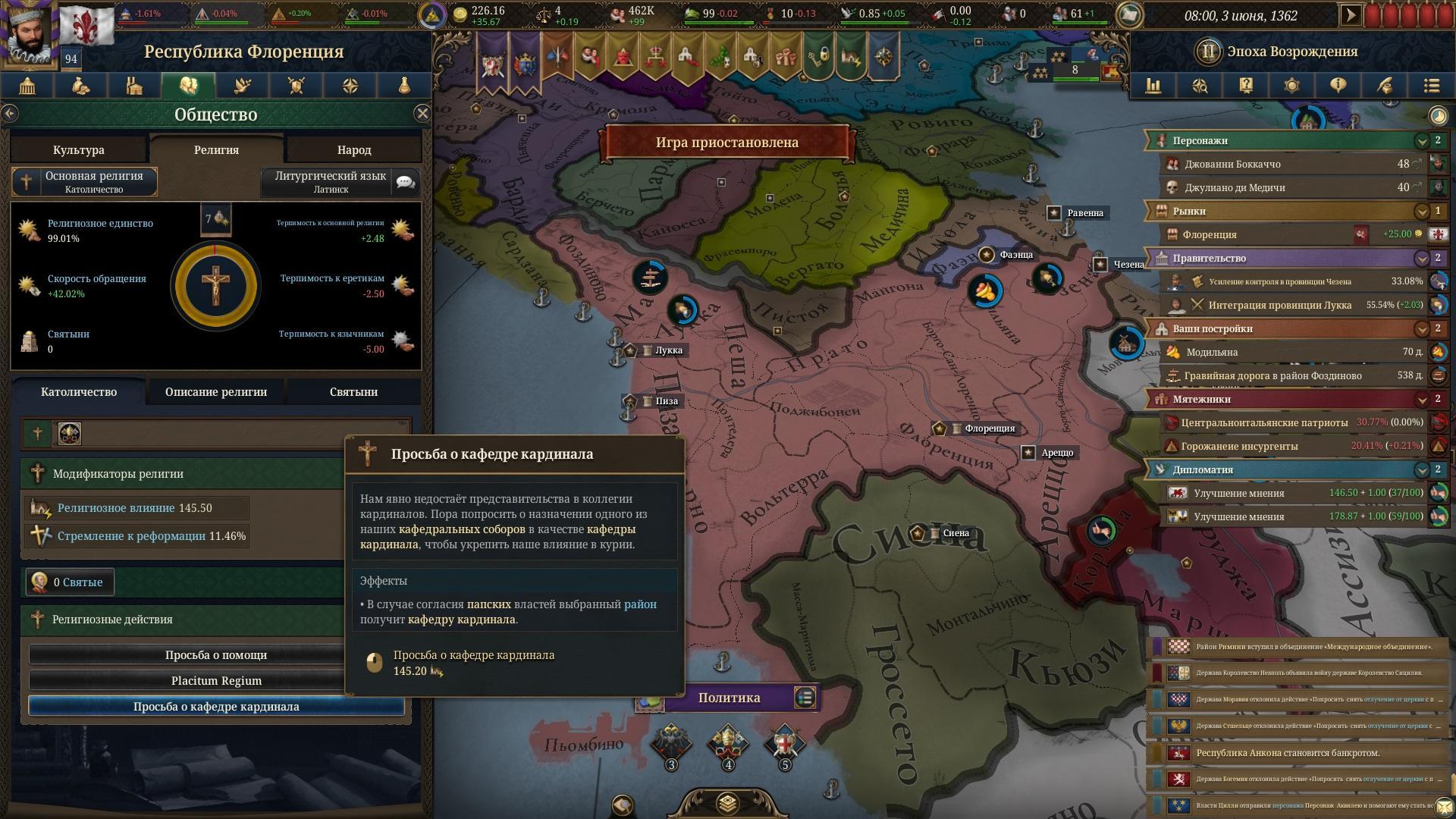Open the Флоренция market entry
The image size is (1456, 819).
(x=1209, y=234)
